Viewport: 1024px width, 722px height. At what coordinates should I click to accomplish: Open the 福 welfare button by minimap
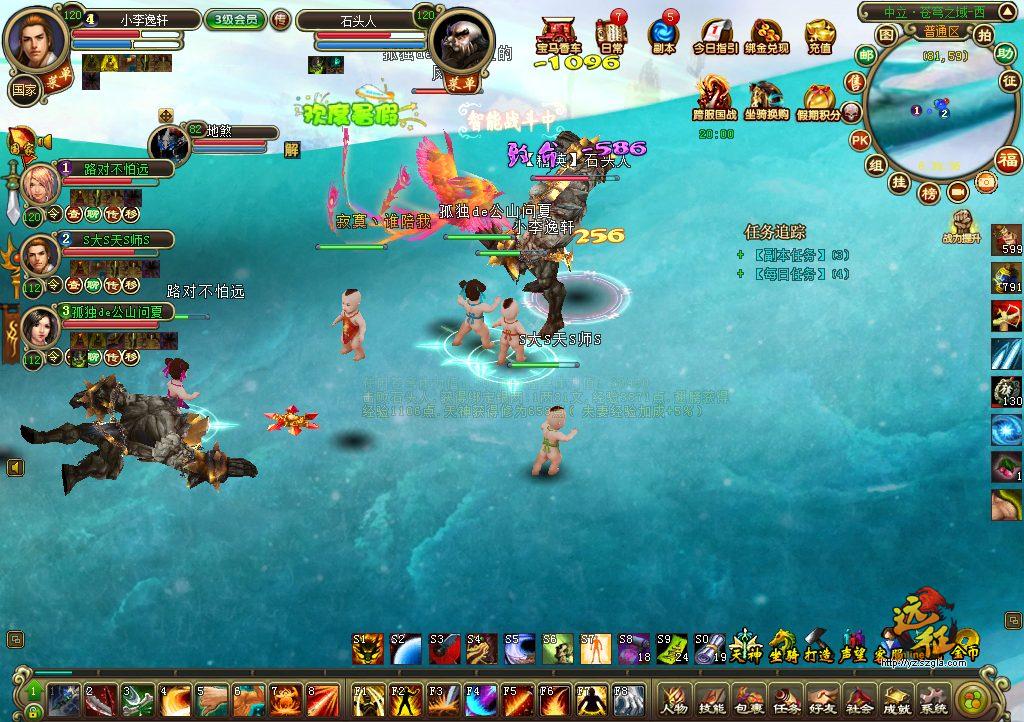tap(1008, 159)
